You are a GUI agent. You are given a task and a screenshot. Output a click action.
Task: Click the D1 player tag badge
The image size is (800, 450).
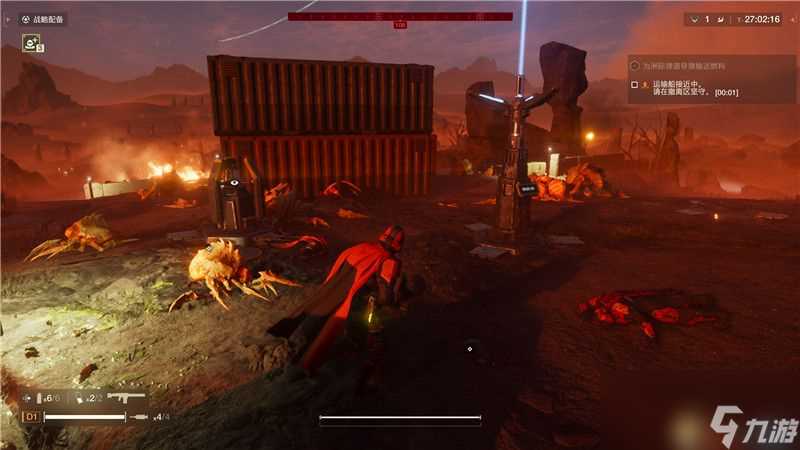tap(31, 416)
